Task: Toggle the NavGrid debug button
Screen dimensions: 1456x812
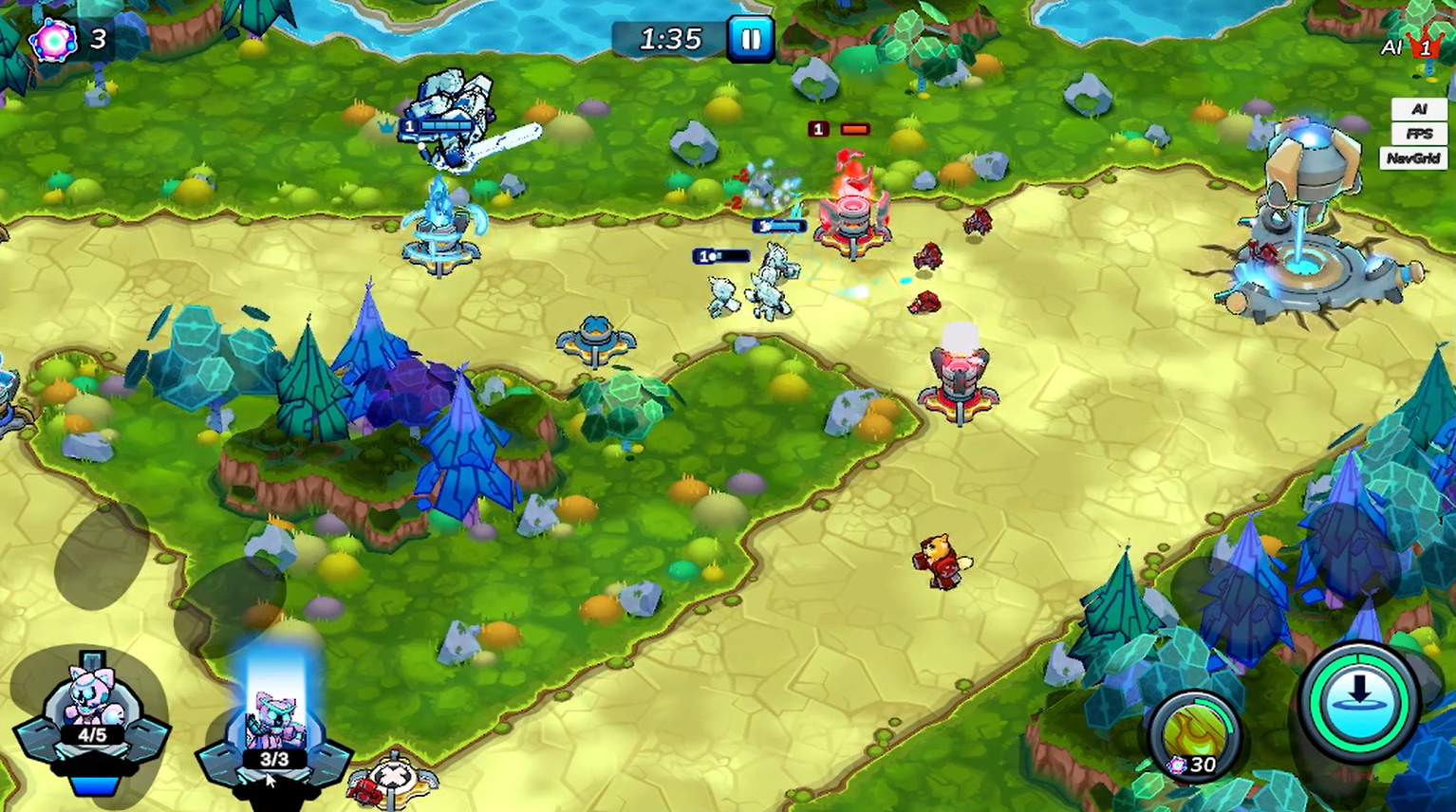Action: click(x=1412, y=158)
